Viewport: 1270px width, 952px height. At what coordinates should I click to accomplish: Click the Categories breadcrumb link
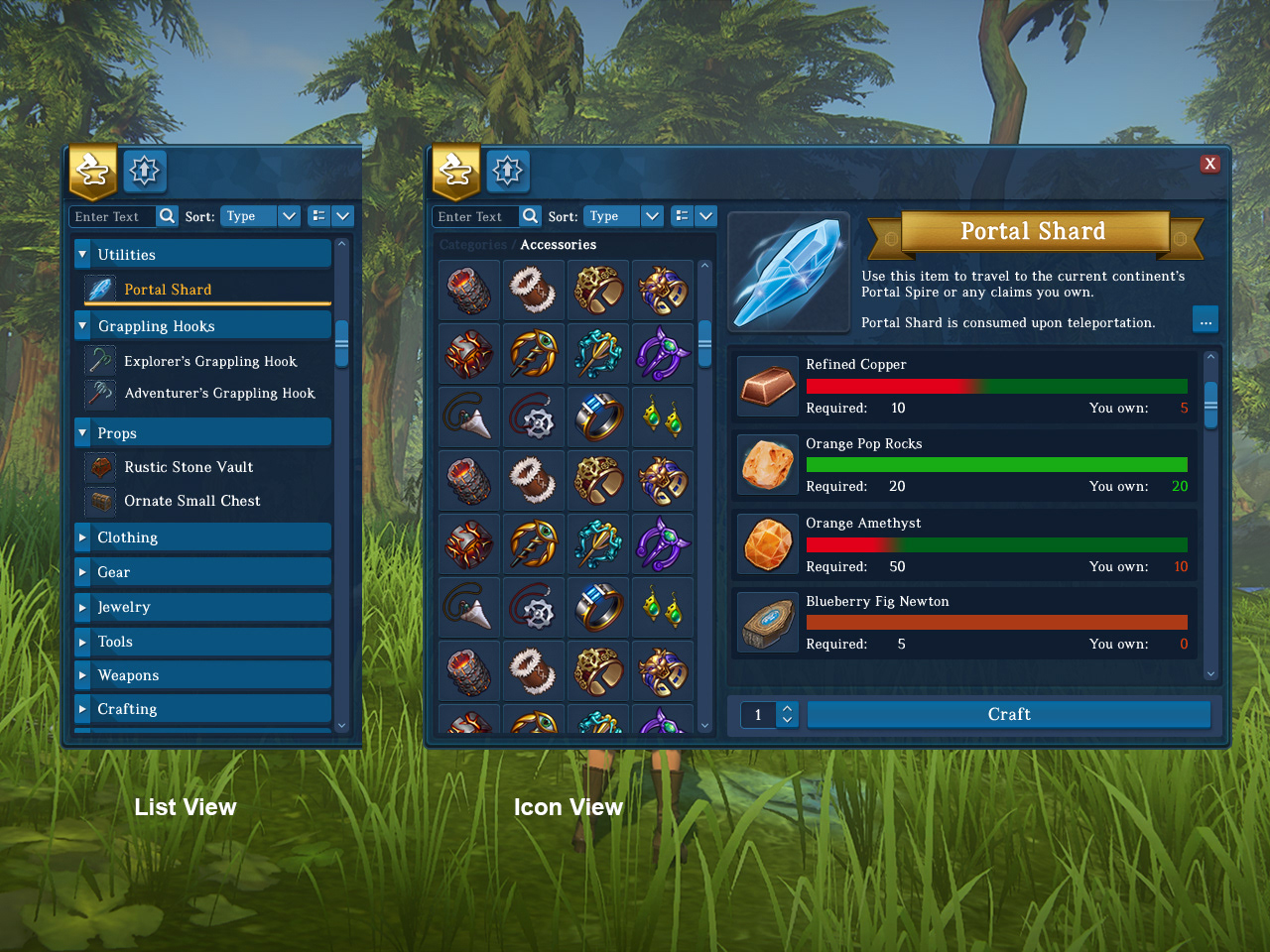coord(472,245)
